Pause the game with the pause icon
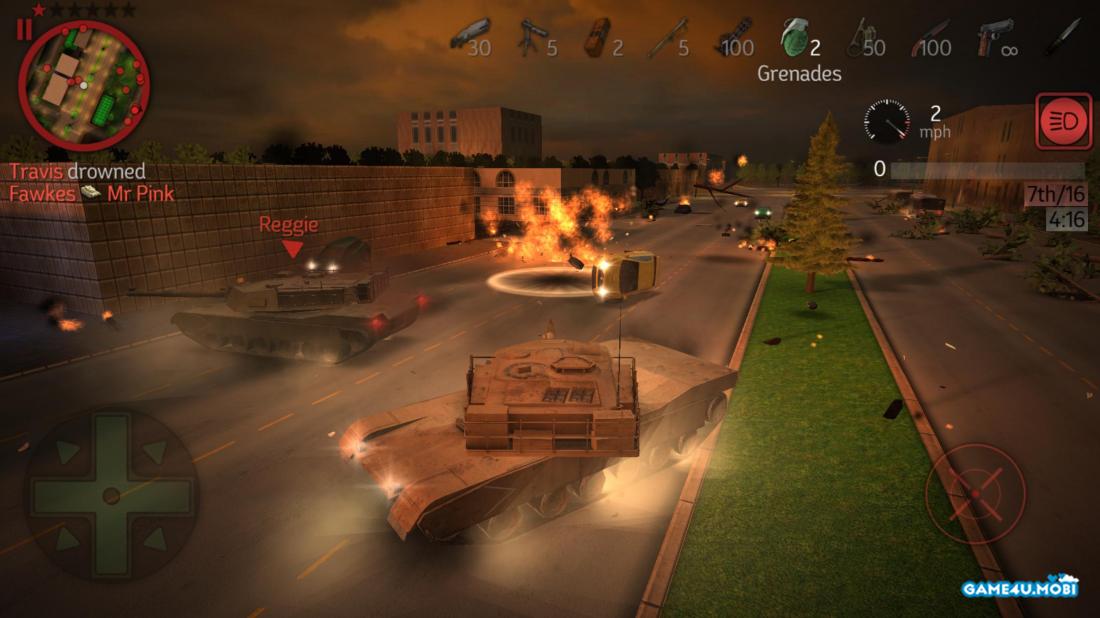The height and width of the screenshot is (618, 1100). 24,29
